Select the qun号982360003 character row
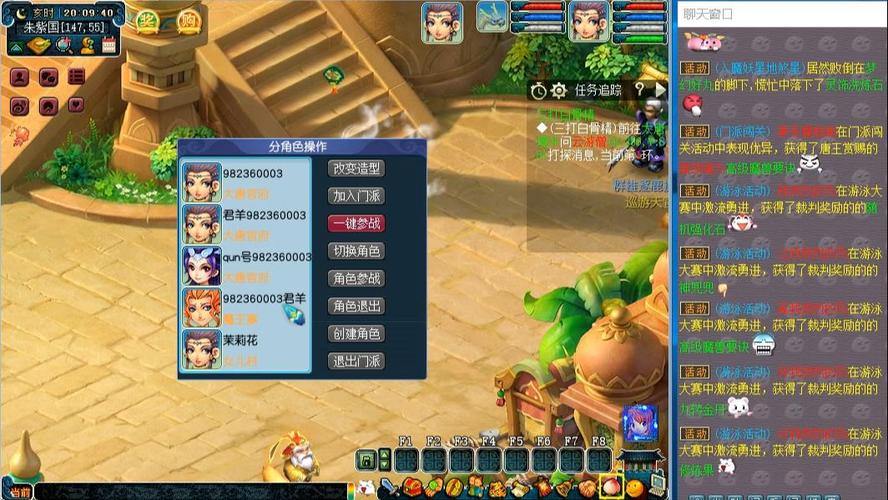This screenshot has height=500, width=888. click(246, 265)
